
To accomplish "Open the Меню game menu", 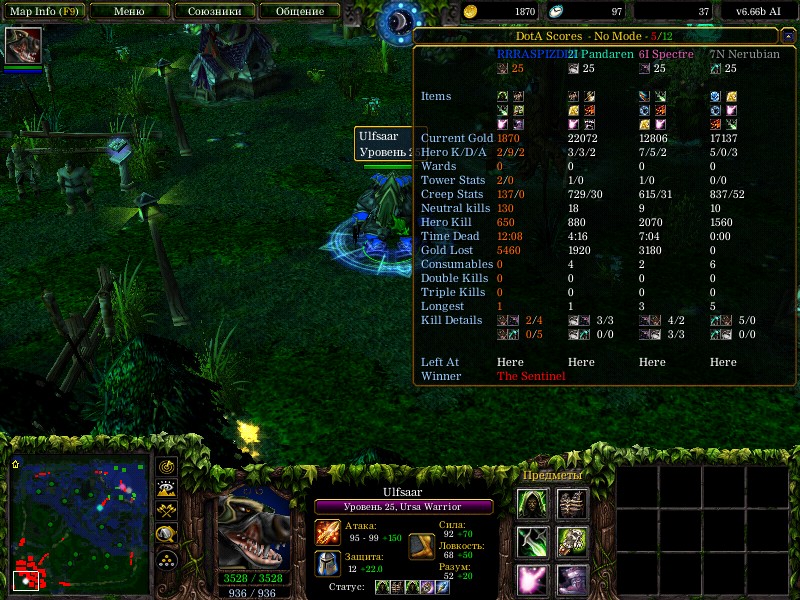I will click(129, 12).
